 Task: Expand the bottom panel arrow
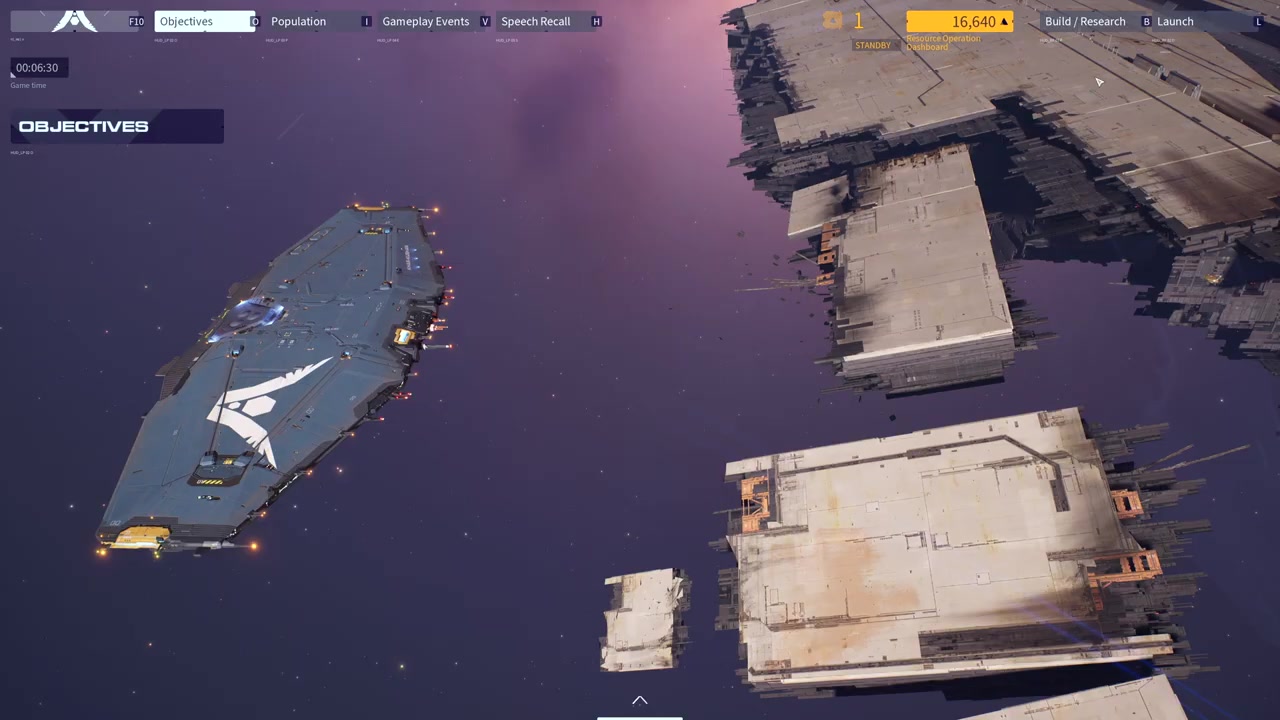640,701
